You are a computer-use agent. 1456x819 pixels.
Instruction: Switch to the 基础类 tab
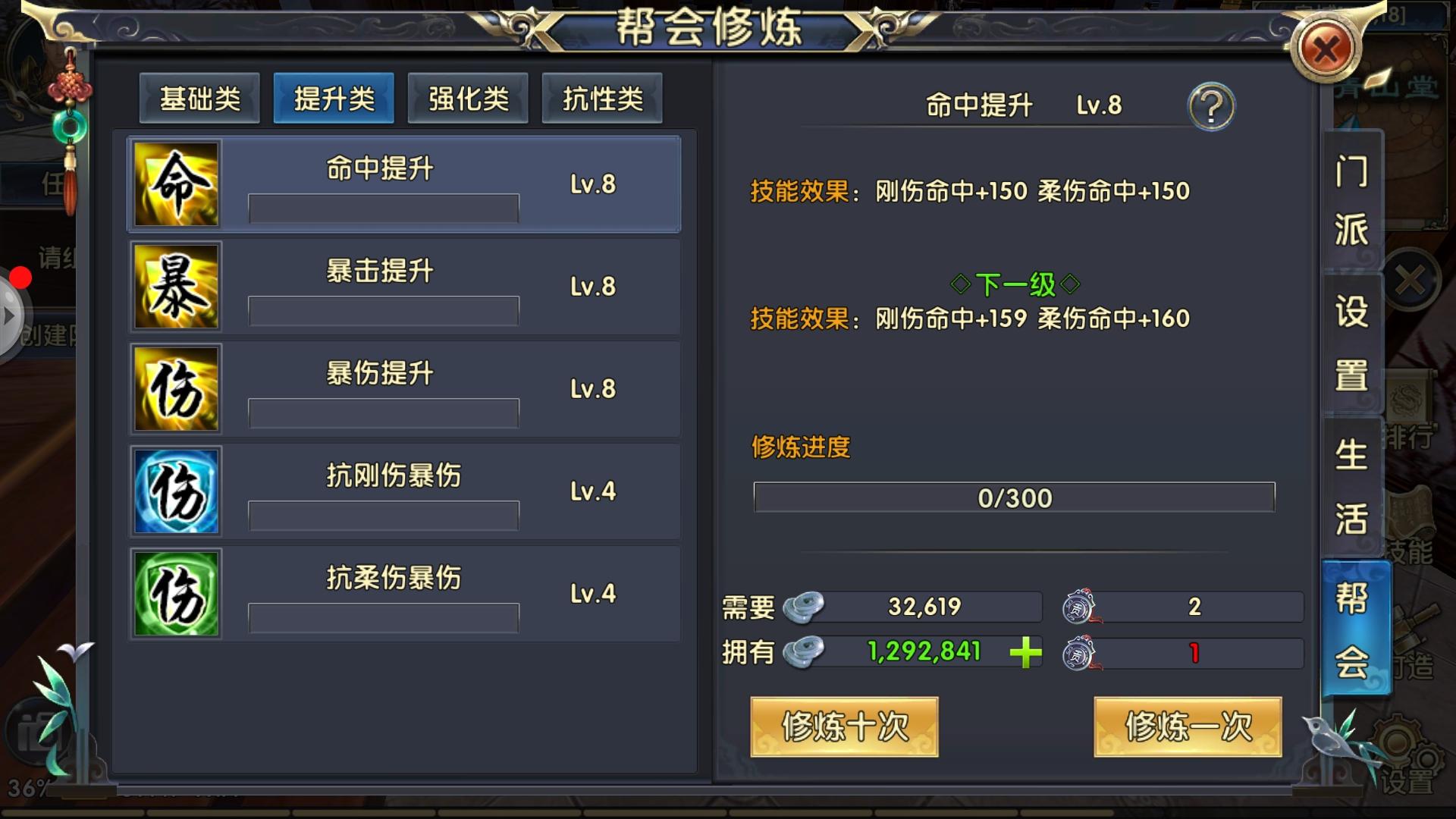(199, 97)
